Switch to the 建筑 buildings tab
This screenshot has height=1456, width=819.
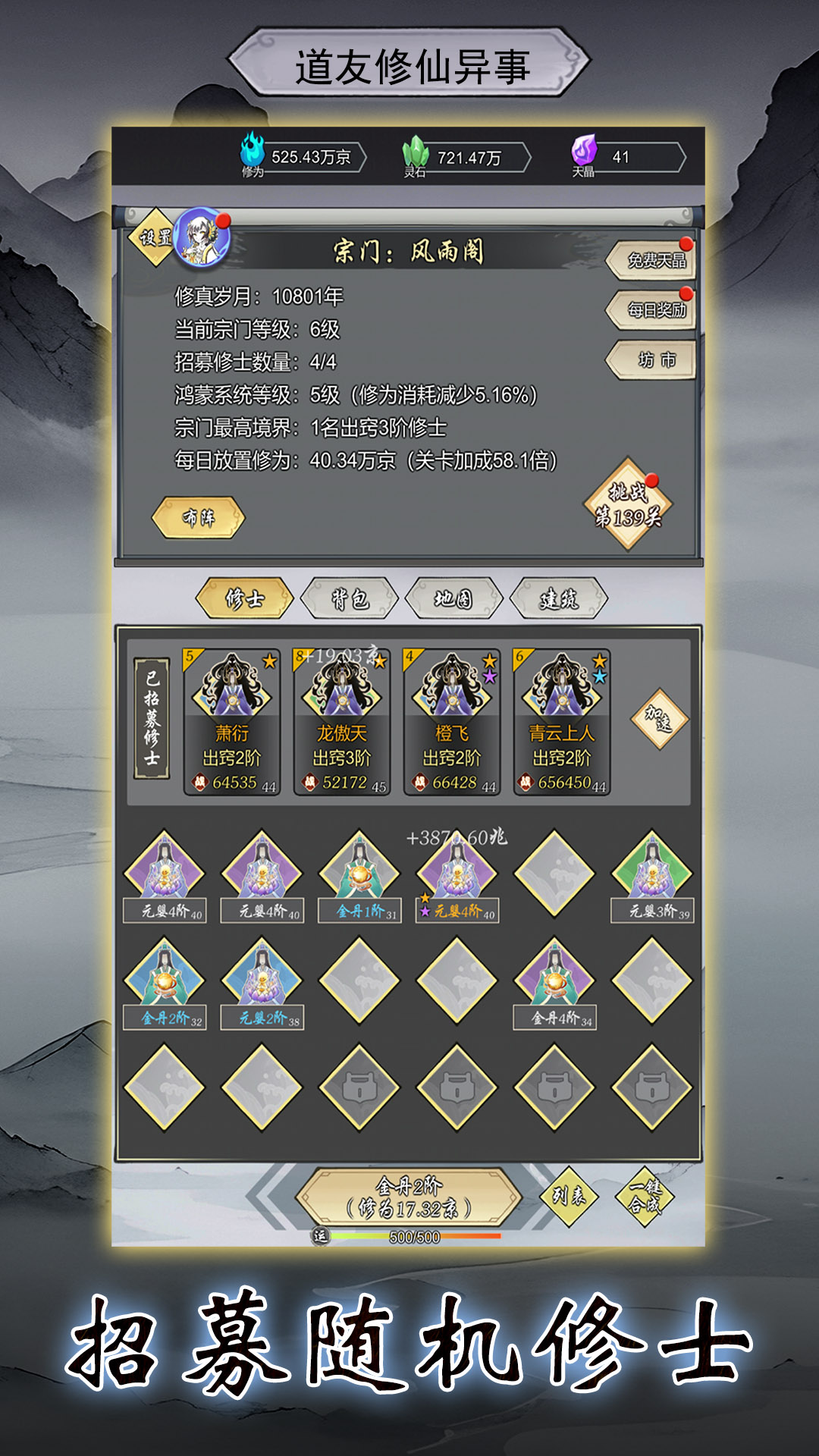click(559, 599)
